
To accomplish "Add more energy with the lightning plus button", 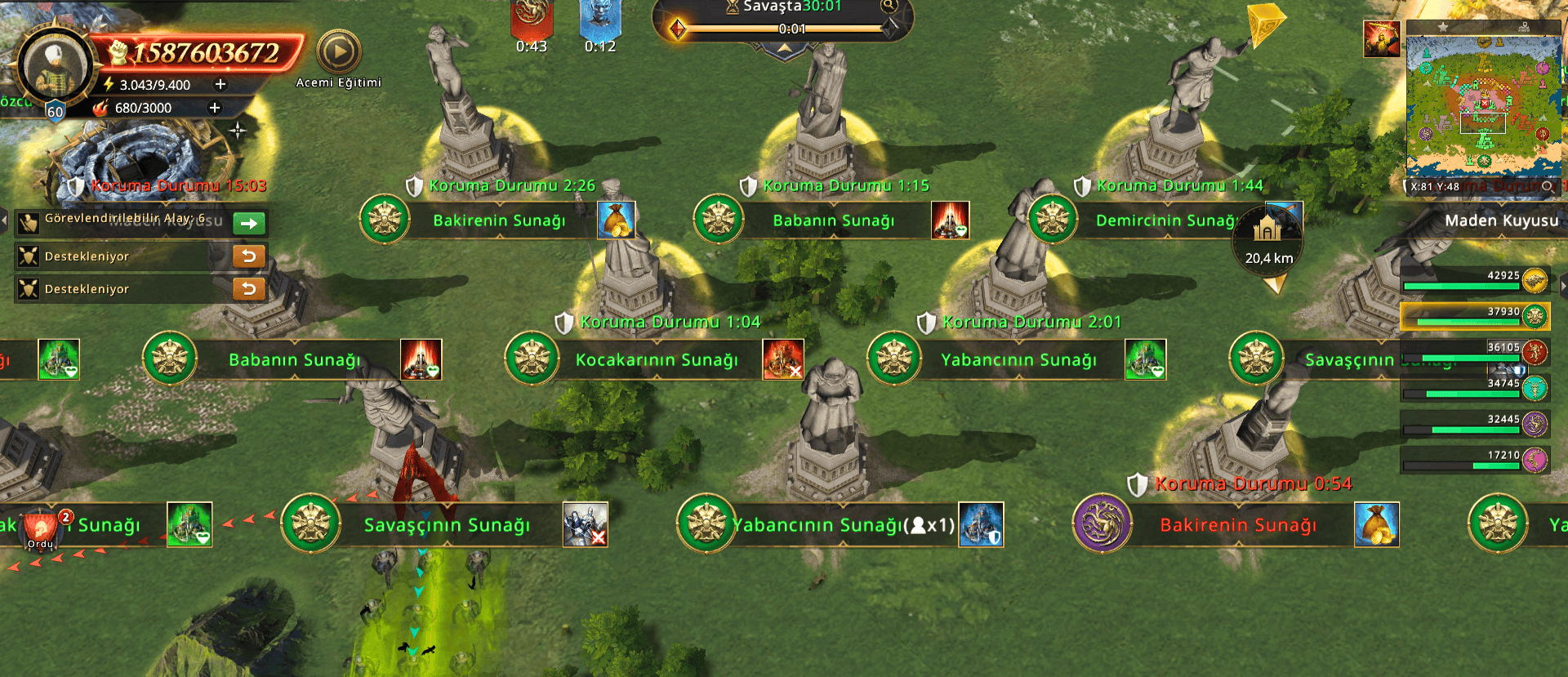I will click(220, 84).
